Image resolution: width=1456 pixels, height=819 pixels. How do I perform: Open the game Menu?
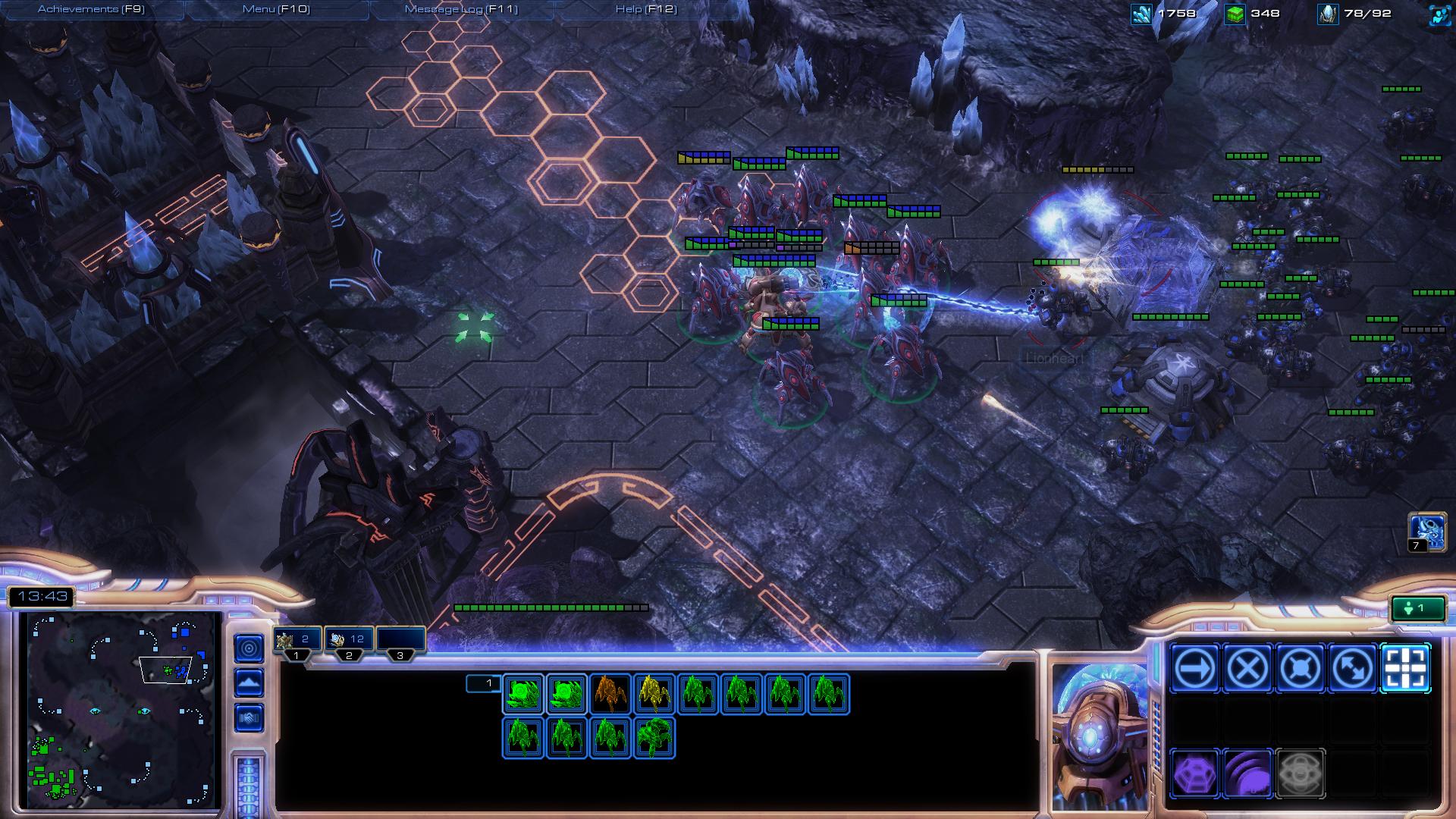[x=276, y=9]
